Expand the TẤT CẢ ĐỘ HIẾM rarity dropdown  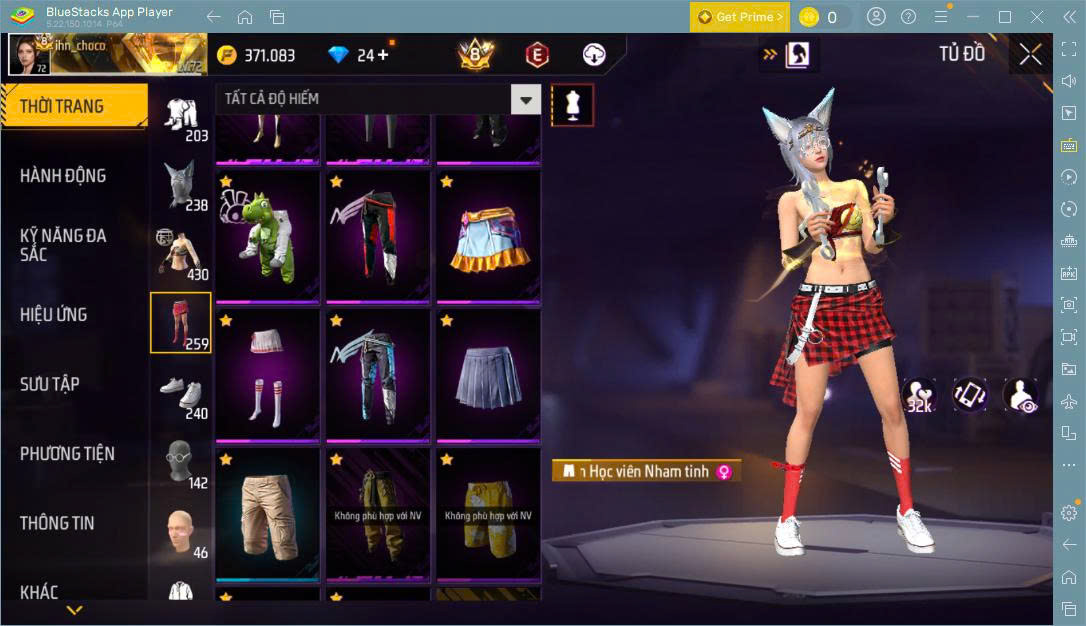526,99
